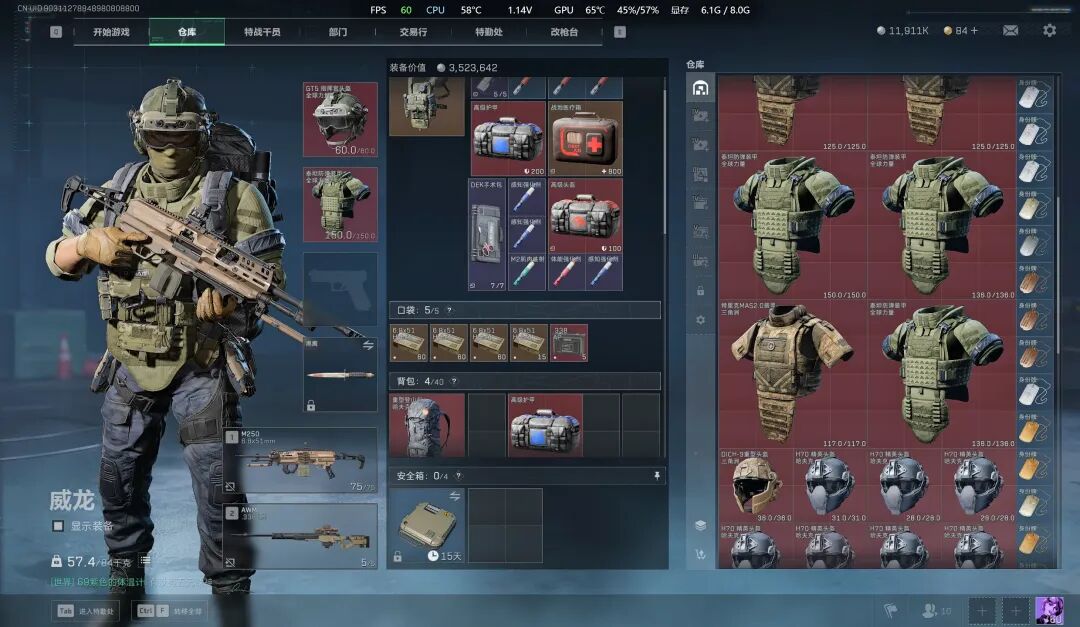
Task: Select the tan DICH-9 helmet in warehouse
Action: point(755,484)
